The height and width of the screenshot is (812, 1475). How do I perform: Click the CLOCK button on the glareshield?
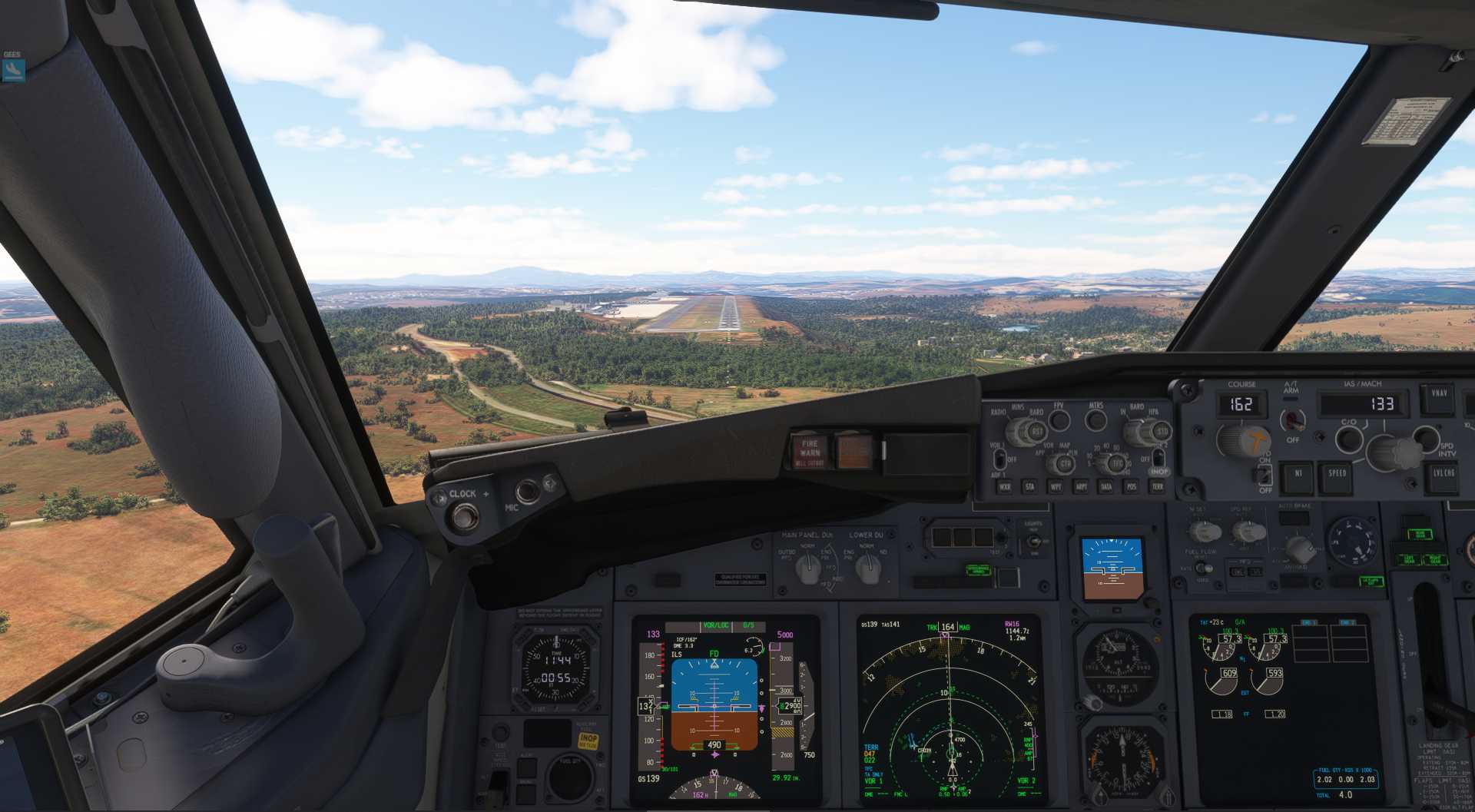pos(463,517)
